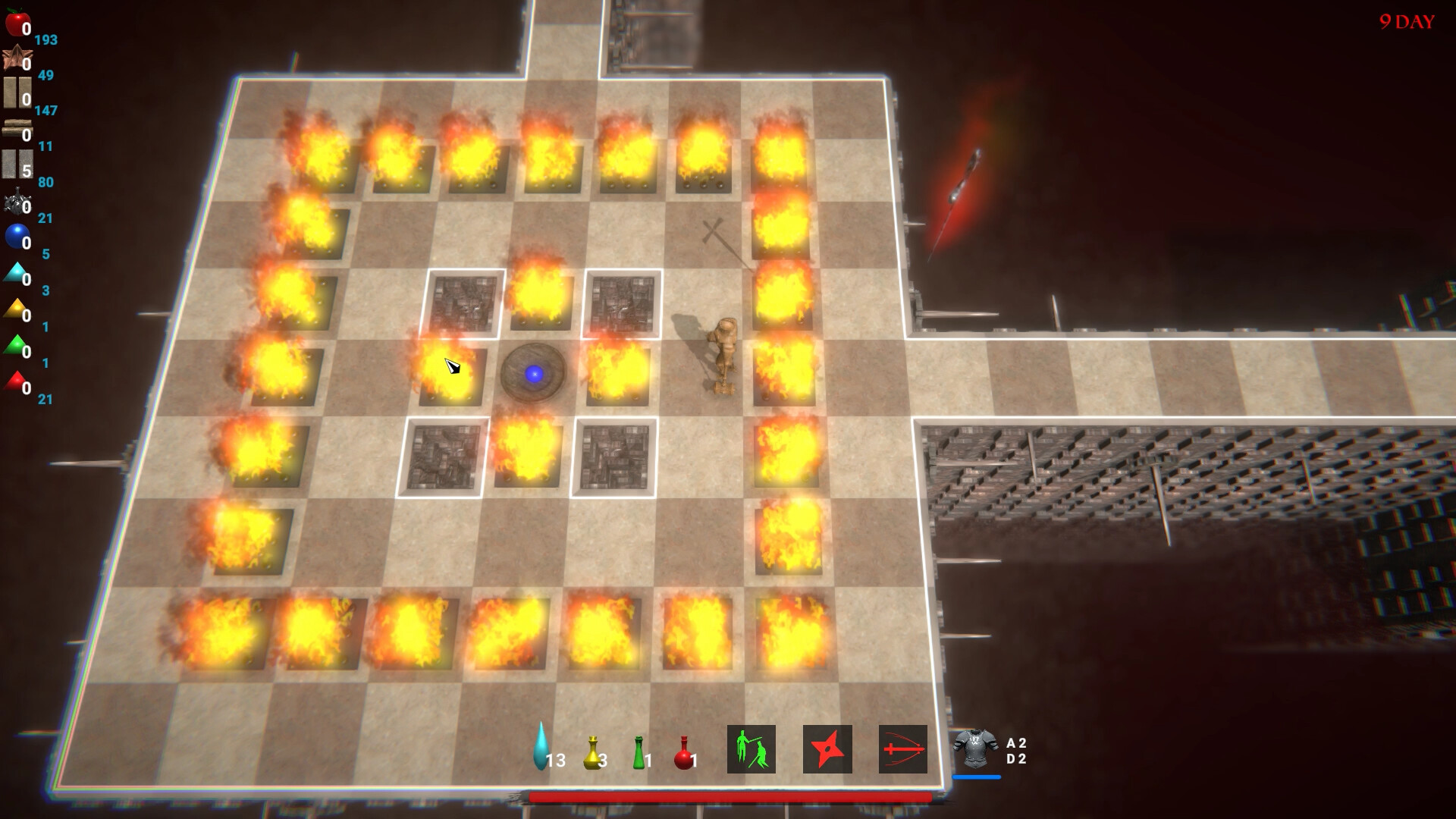Use the green bottle potion
Viewport: 1456px width, 819px height.
click(639, 752)
